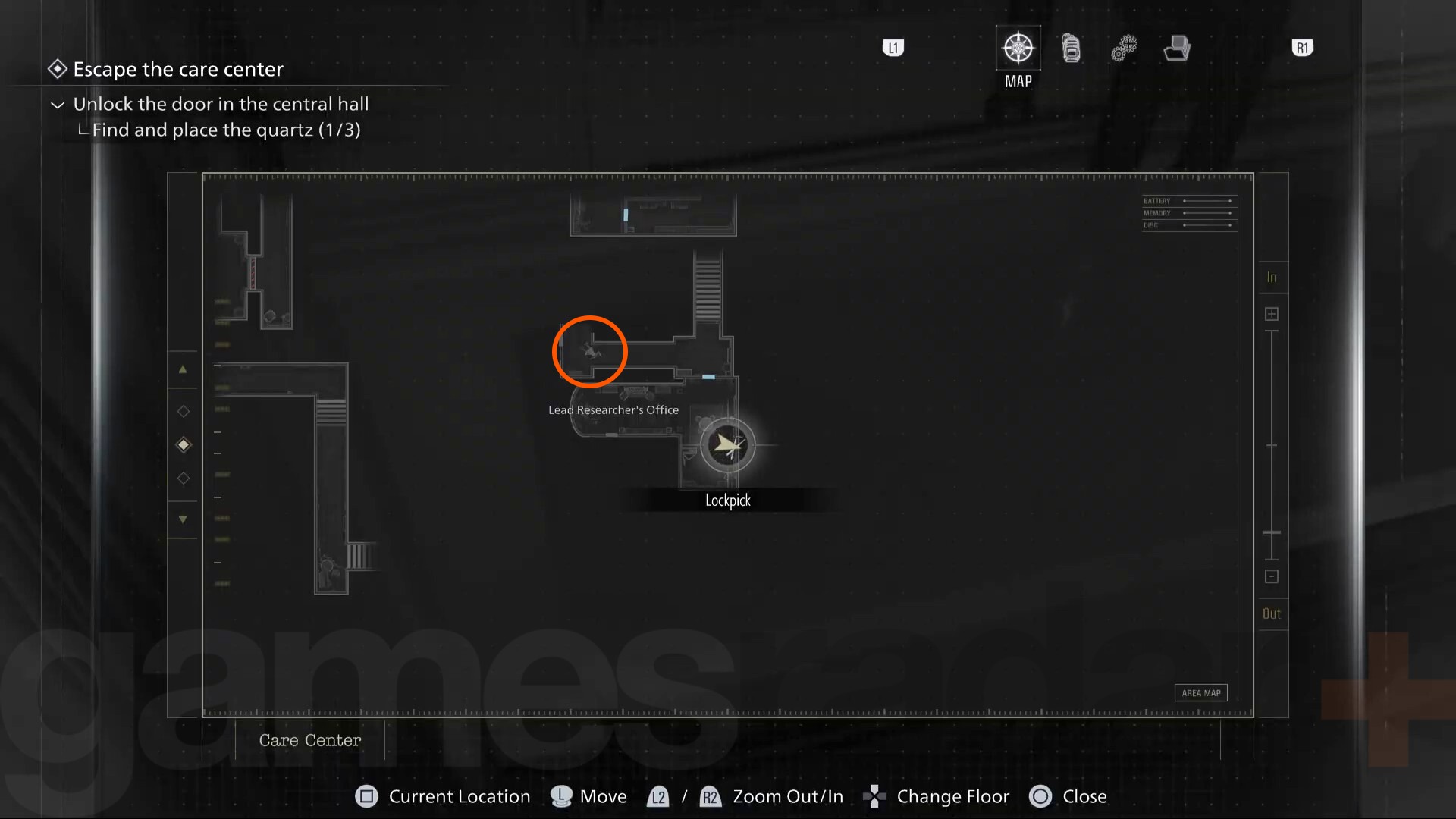
Task: Open the backpack inventory icon
Action: tap(1071, 47)
